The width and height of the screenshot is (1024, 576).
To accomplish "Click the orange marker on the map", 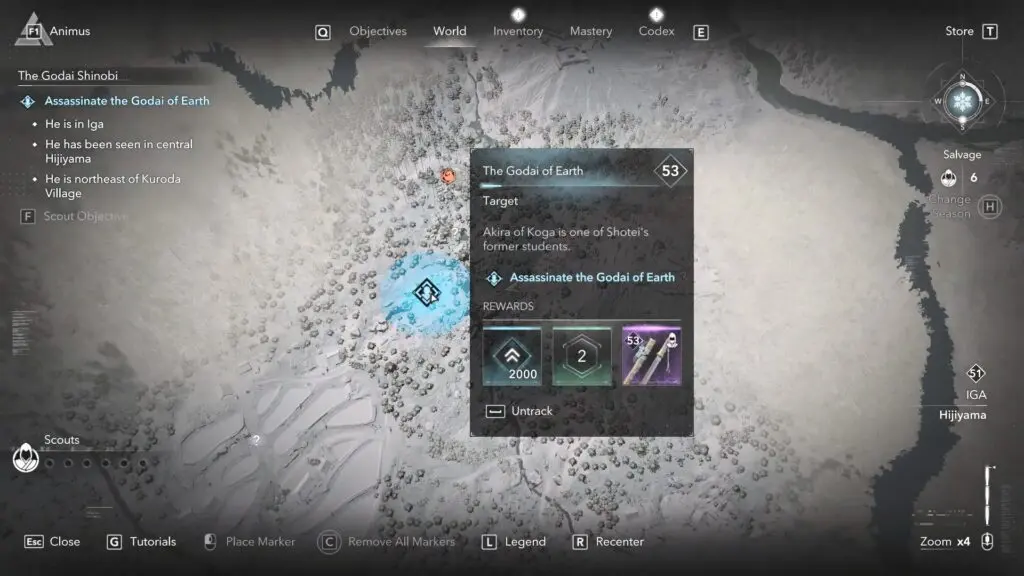I will 449,176.
